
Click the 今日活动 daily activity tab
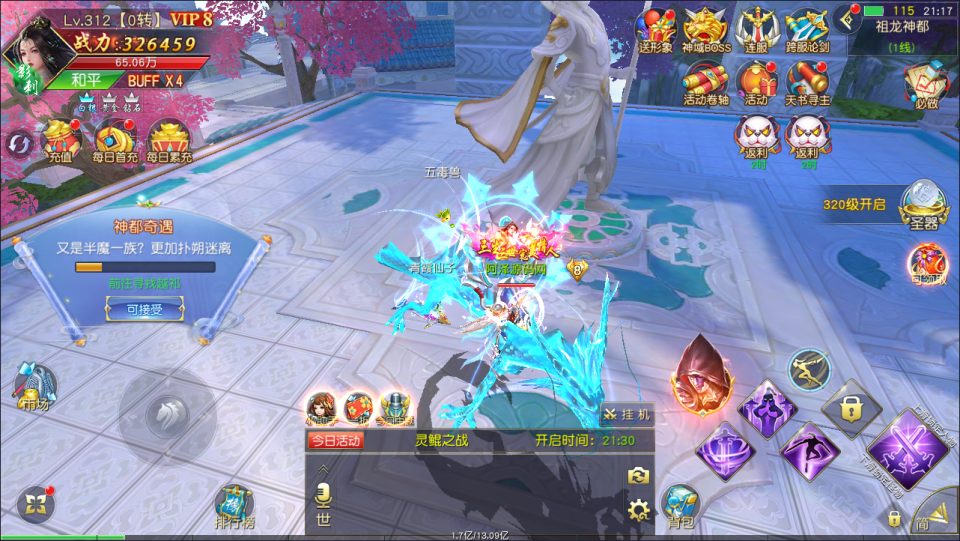[x=335, y=440]
